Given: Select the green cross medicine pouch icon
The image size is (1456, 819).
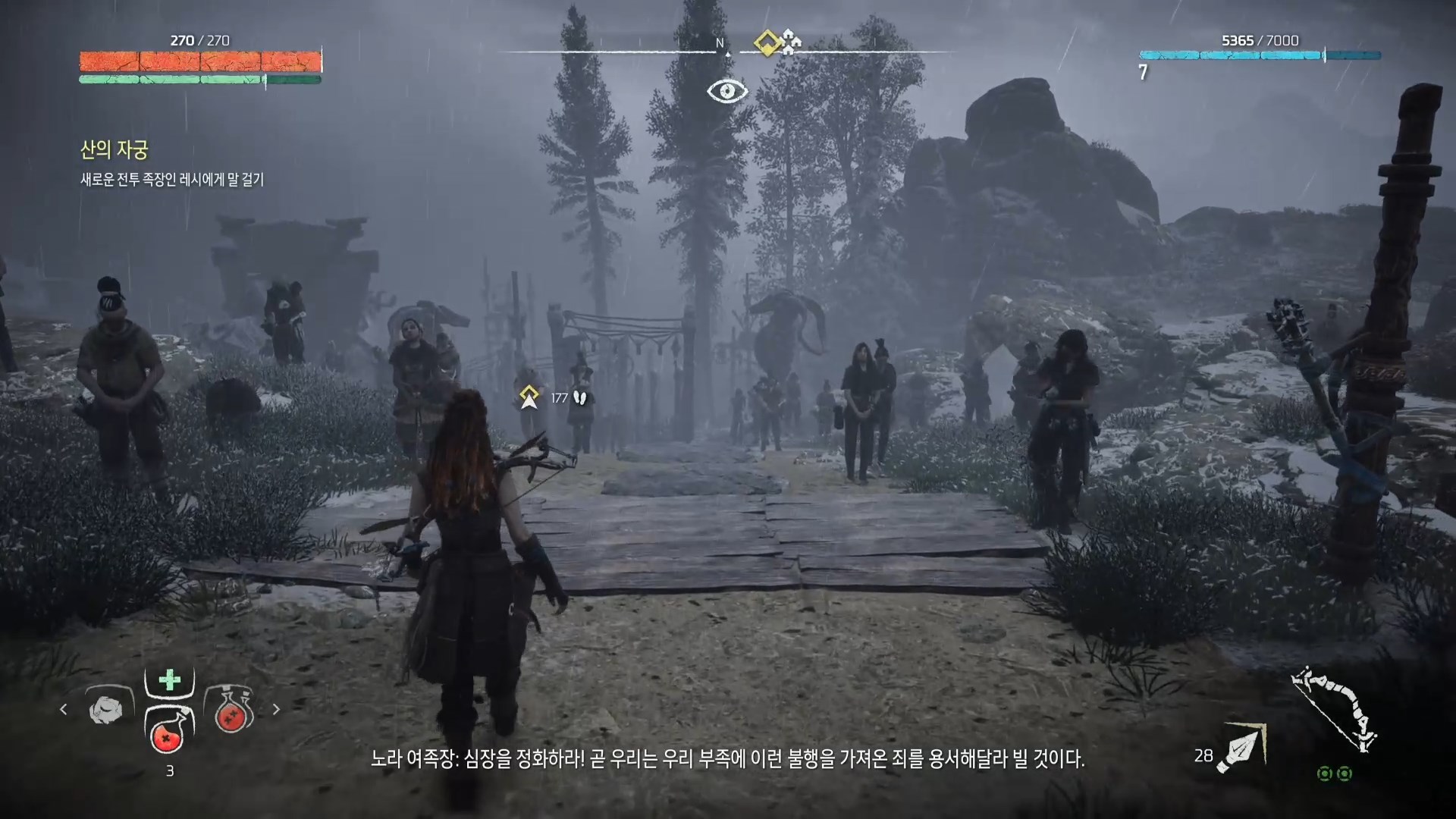Looking at the screenshot, I should (169, 681).
